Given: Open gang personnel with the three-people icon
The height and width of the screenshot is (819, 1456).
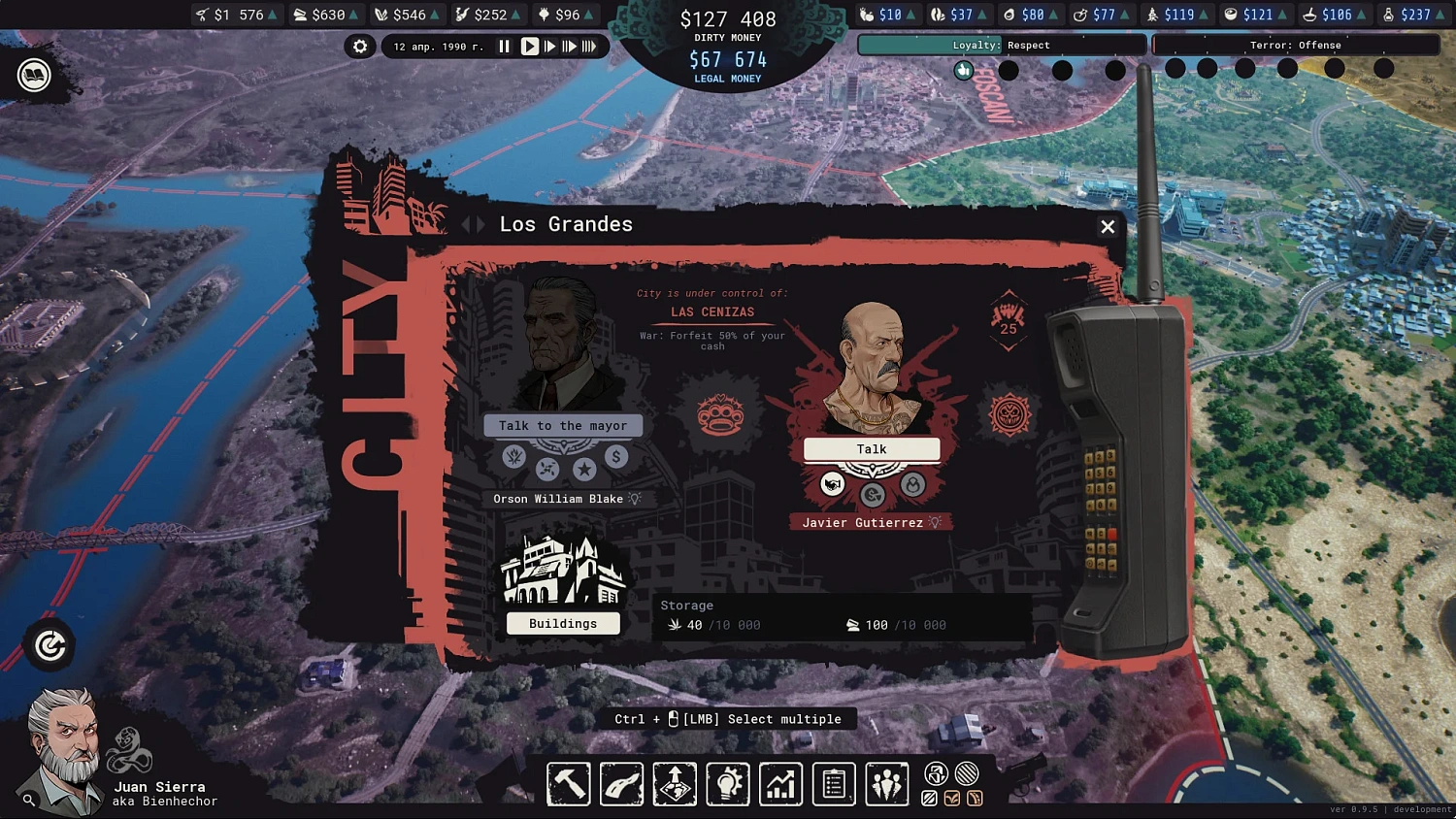Looking at the screenshot, I should (x=887, y=784).
